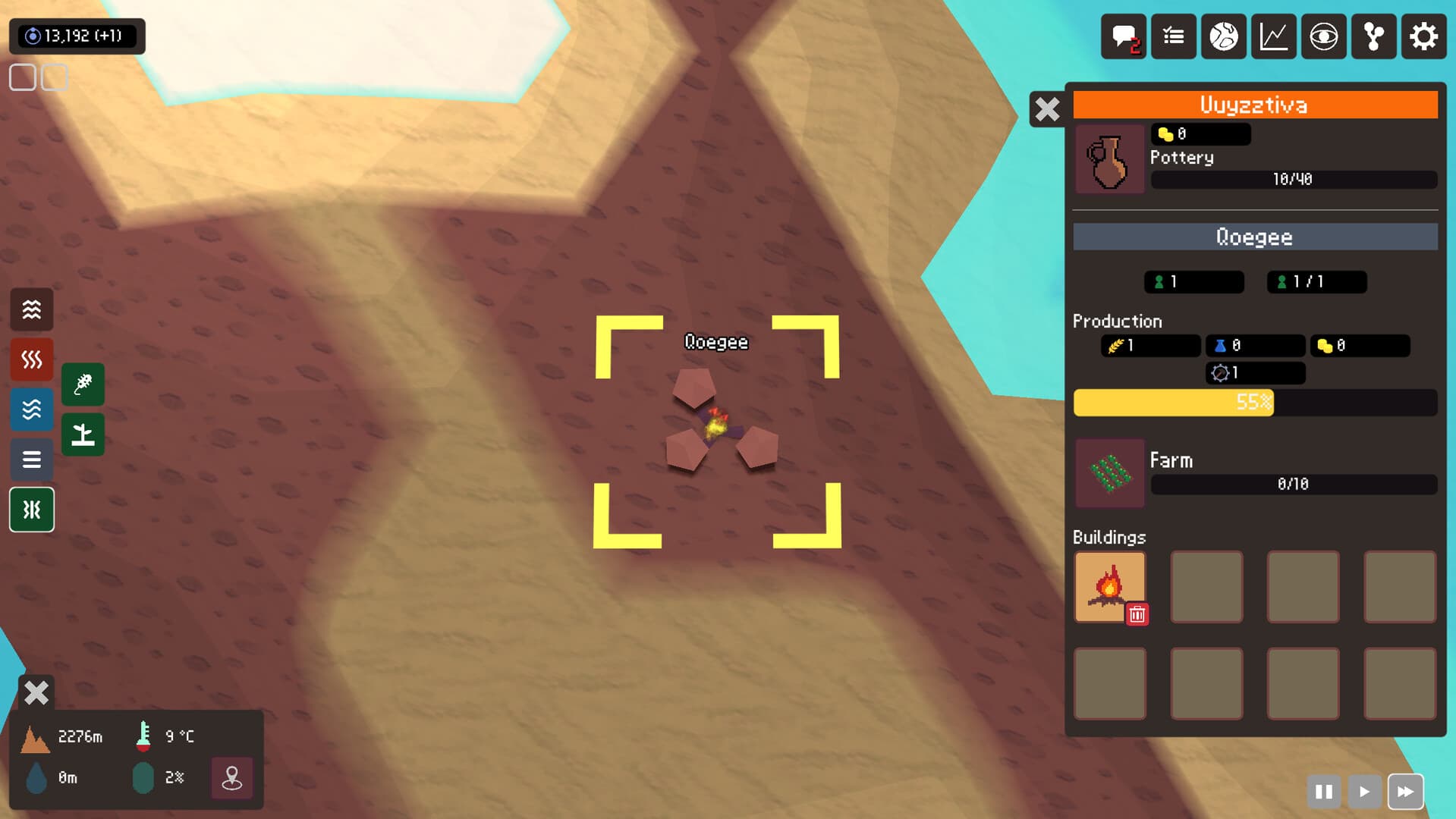Open the quest checklist panel
Image resolution: width=1456 pixels, height=819 pixels.
coord(1173,36)
